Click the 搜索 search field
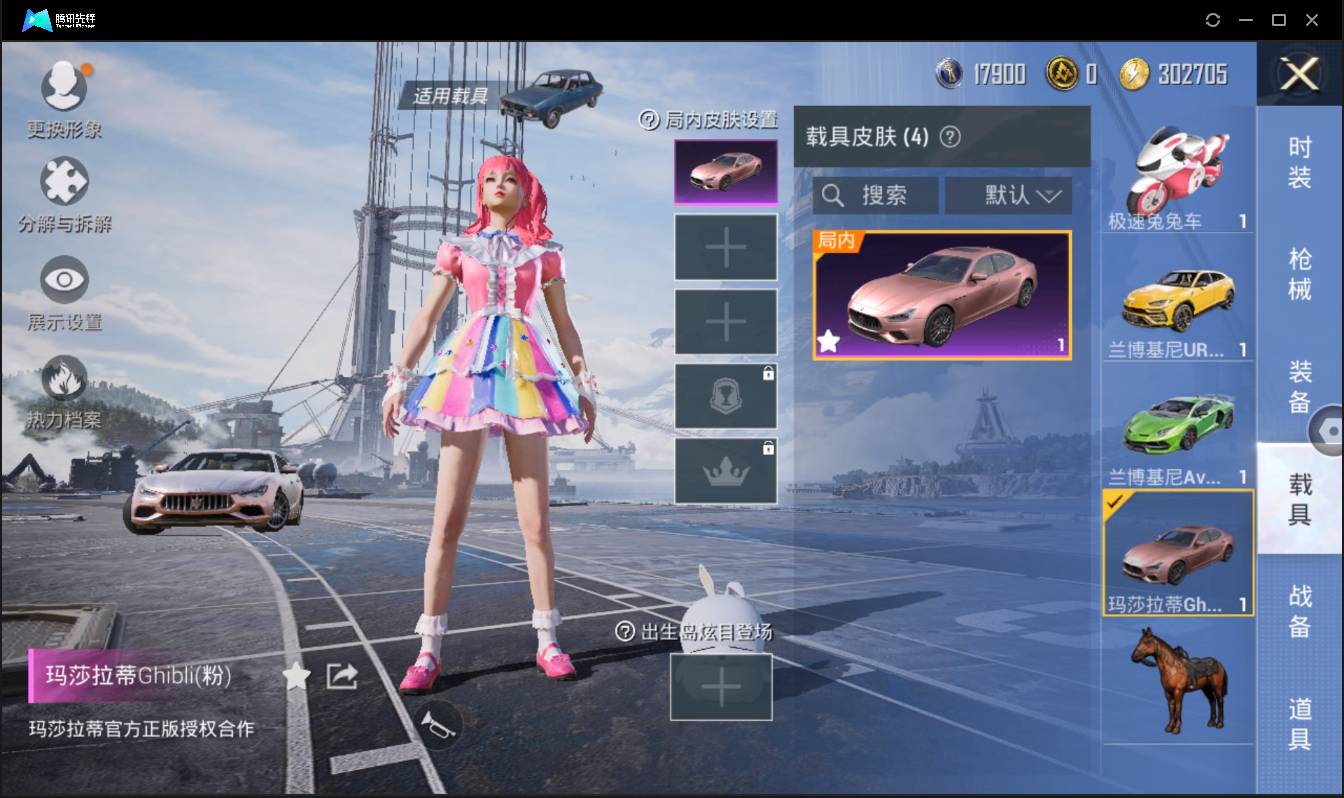 (876, 196)
